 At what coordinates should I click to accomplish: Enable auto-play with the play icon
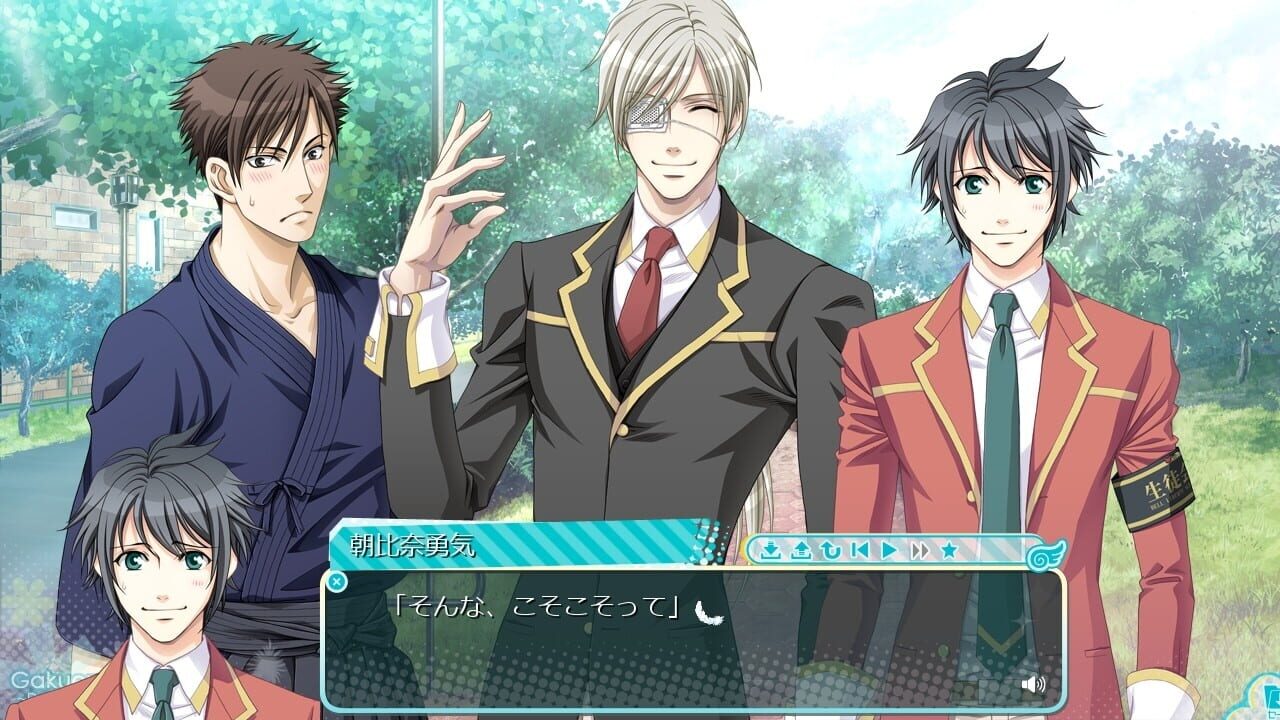click(890, 551)
